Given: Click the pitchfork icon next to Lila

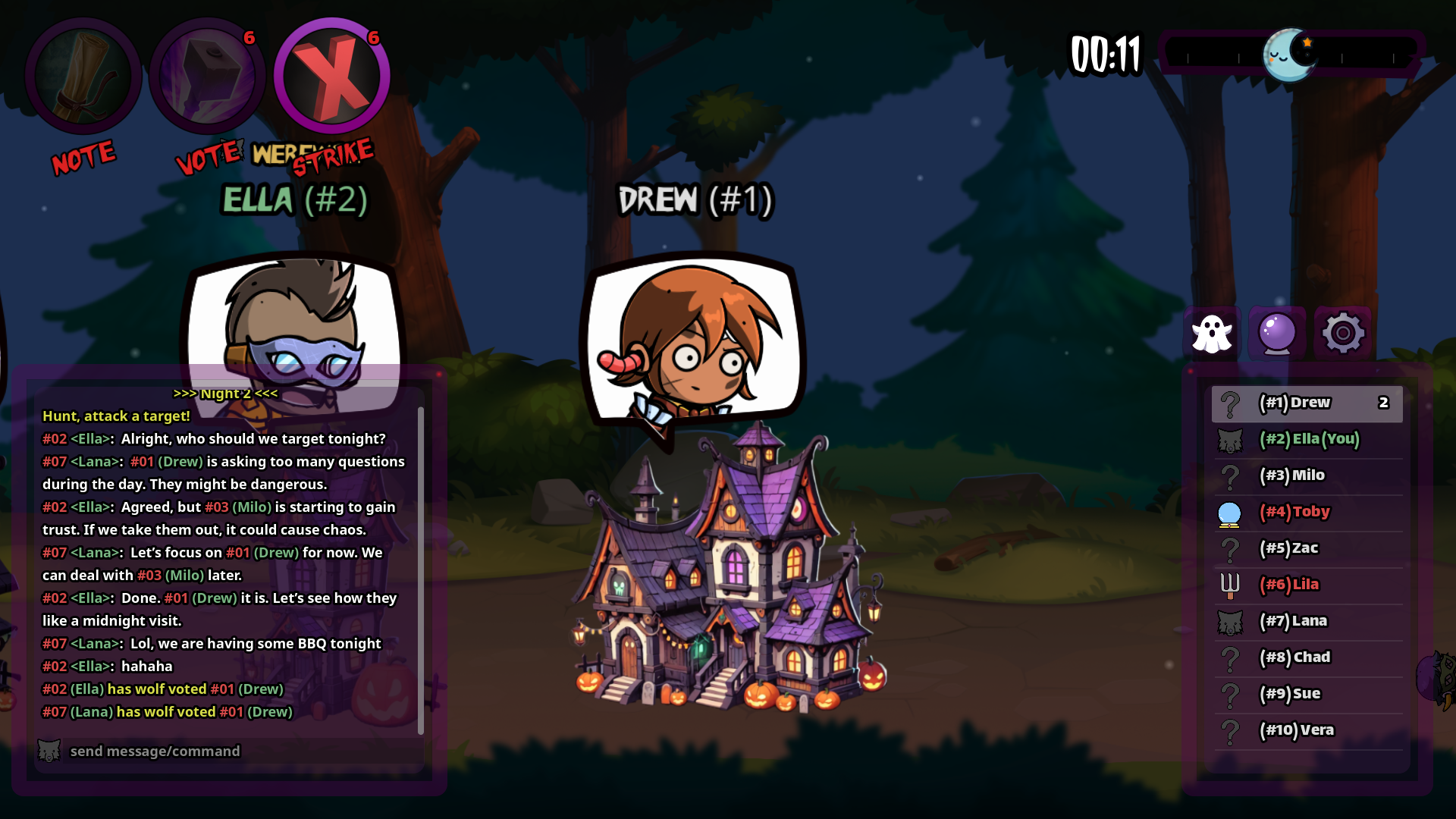Looking at the screenshot, I should 1230,585.
